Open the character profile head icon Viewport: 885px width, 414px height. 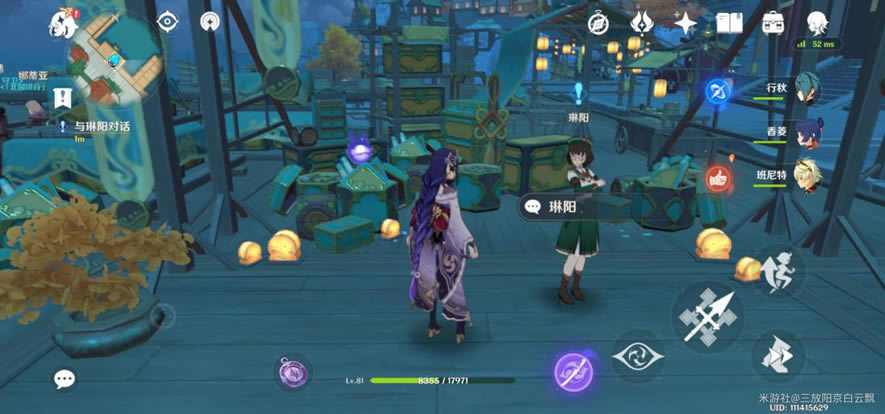(818, 22)
